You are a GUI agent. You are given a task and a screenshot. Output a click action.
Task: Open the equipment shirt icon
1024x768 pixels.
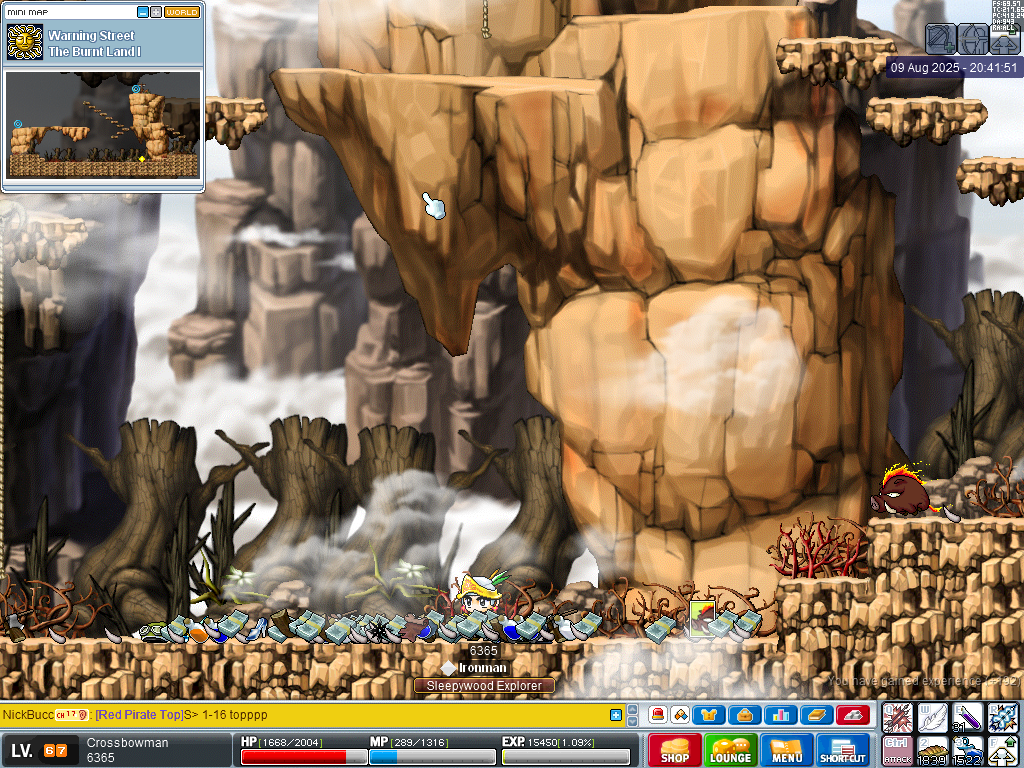(709, 715)
